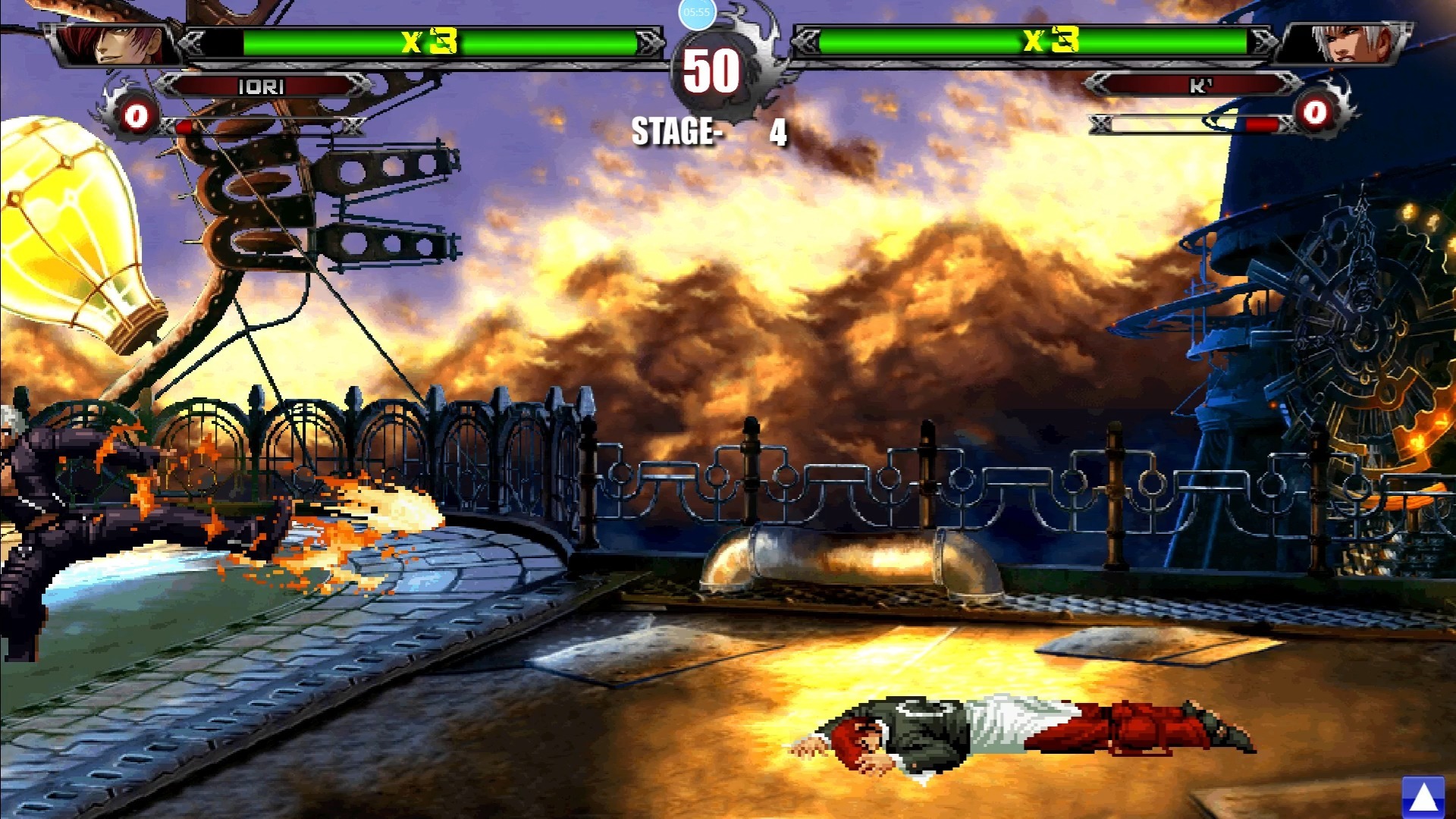Click the blue up-arrow overlay button

pos(1423,797)
